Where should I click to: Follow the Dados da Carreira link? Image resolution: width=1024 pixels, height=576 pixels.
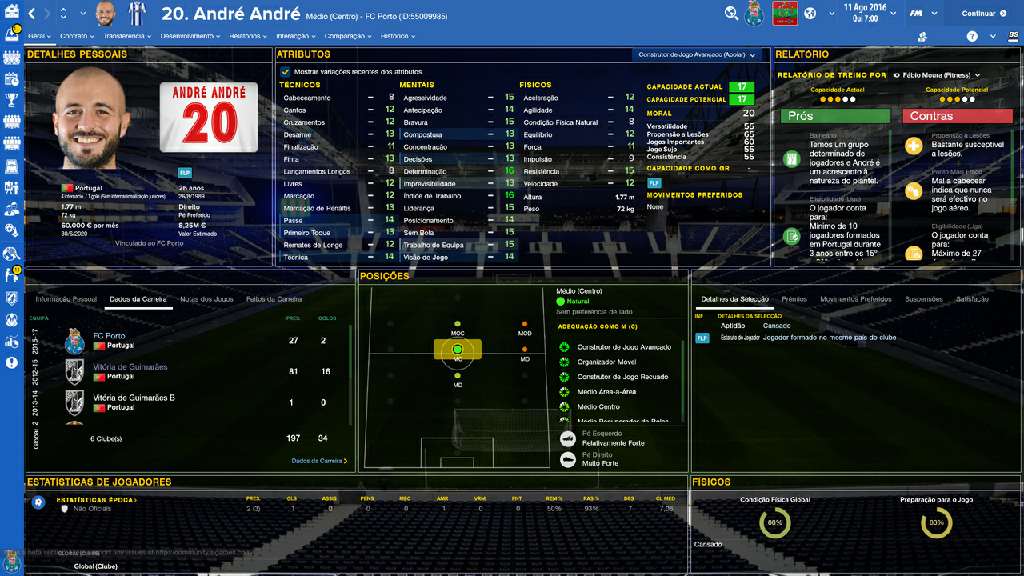pyautogui.click(x=319, y=460)
